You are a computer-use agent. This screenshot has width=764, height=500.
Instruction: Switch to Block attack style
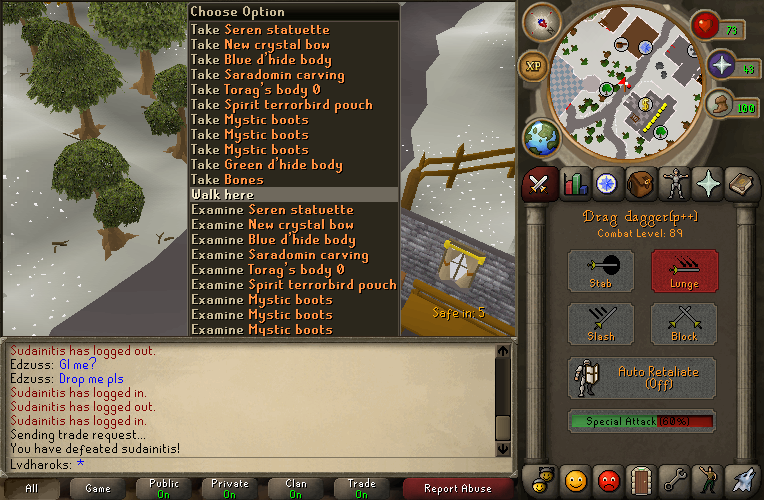[684, 325]
